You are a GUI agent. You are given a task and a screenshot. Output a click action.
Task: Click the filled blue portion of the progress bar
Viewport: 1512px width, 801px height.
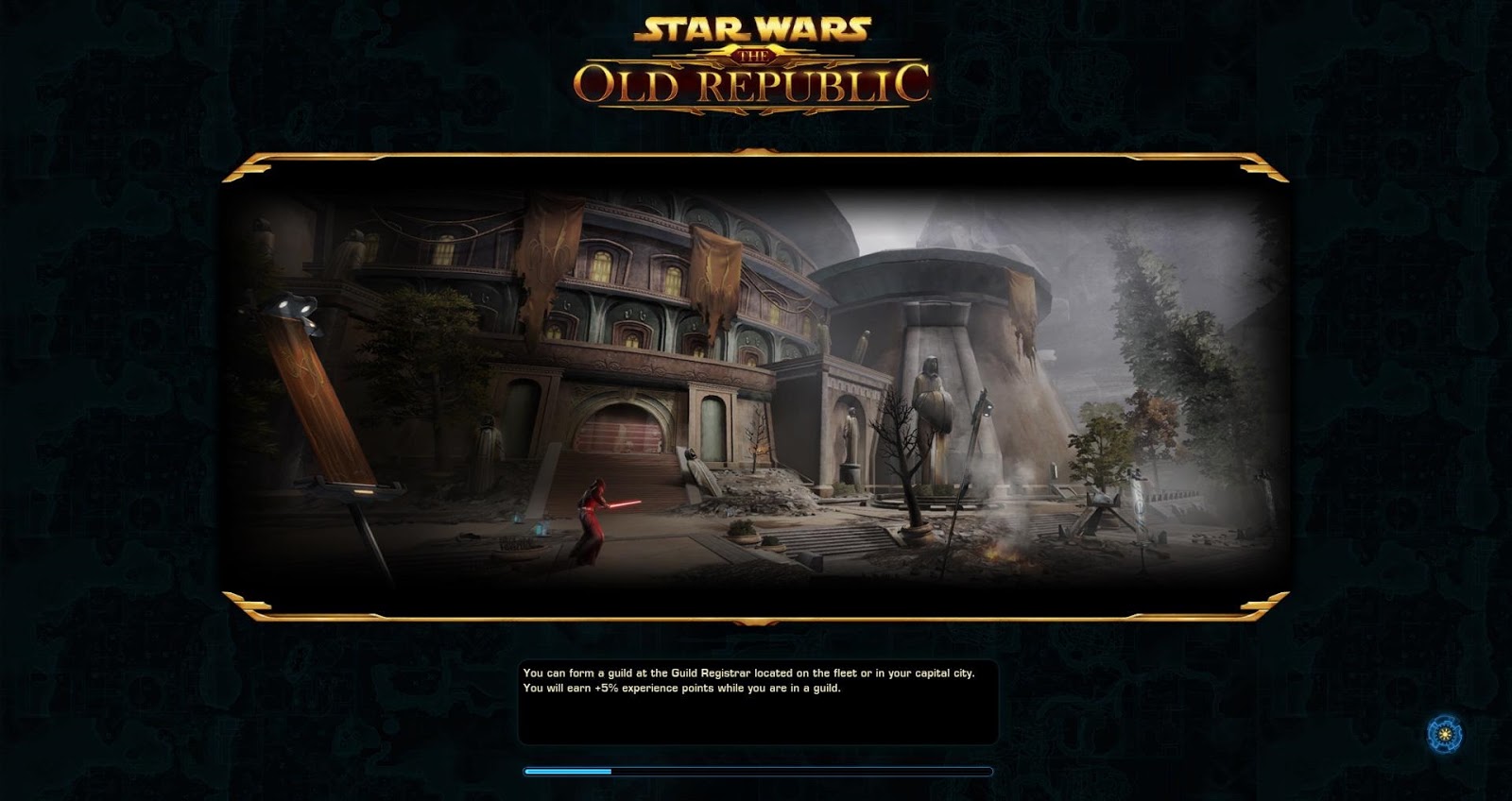click(x=567, y=773)
